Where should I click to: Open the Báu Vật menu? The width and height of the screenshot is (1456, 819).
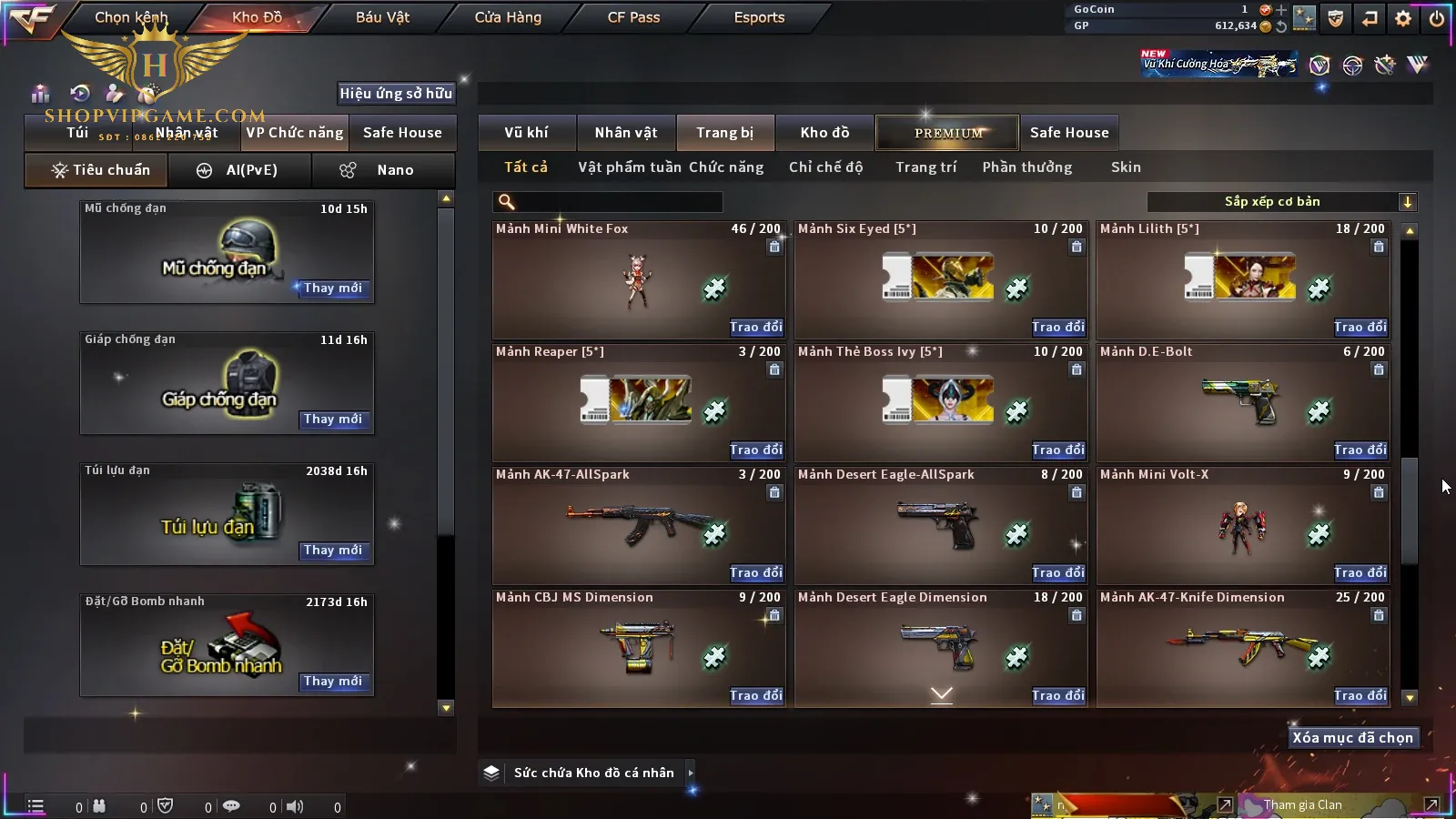[382, 17]
